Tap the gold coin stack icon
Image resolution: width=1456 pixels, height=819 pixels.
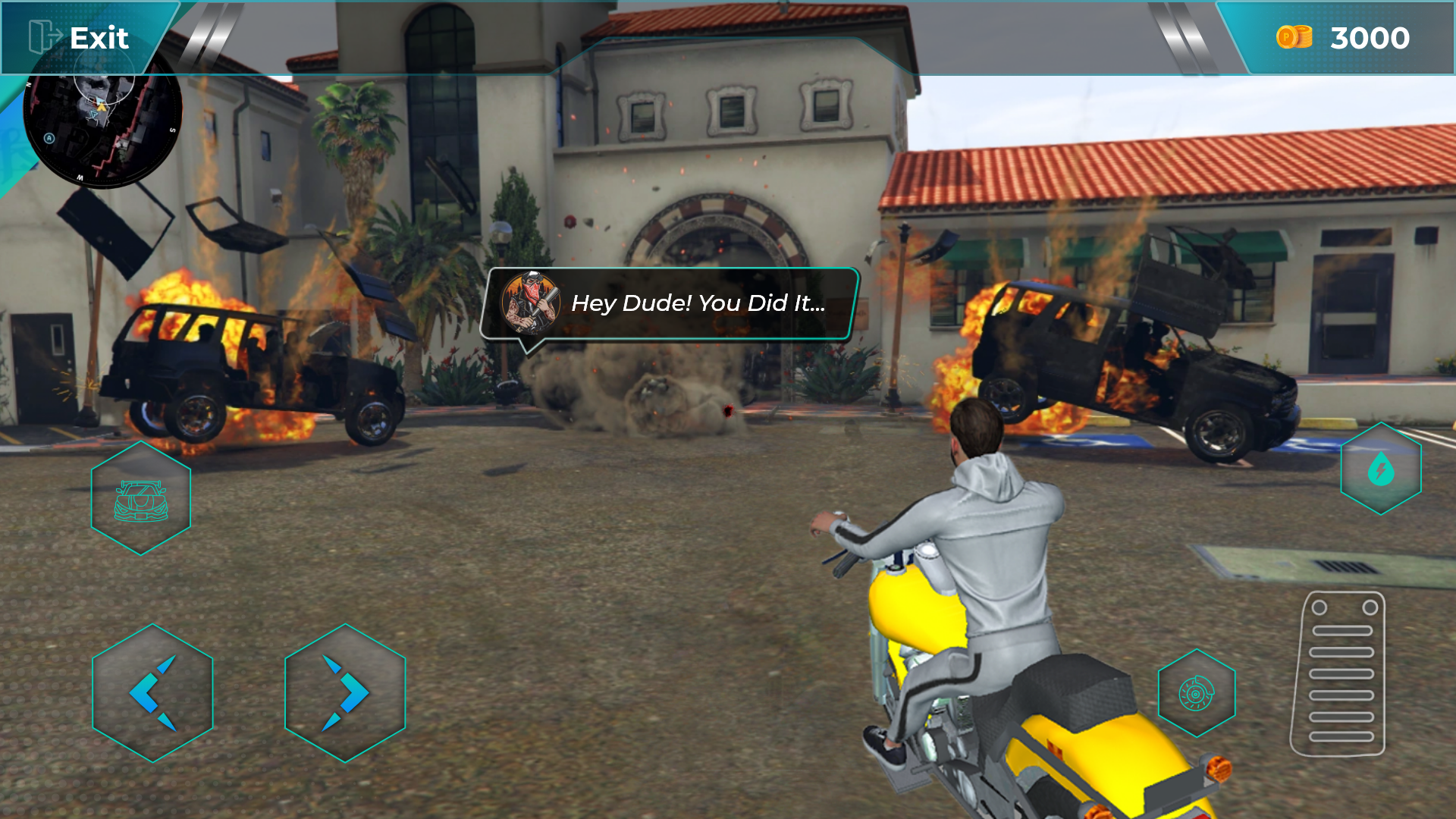pos(1296,36)
